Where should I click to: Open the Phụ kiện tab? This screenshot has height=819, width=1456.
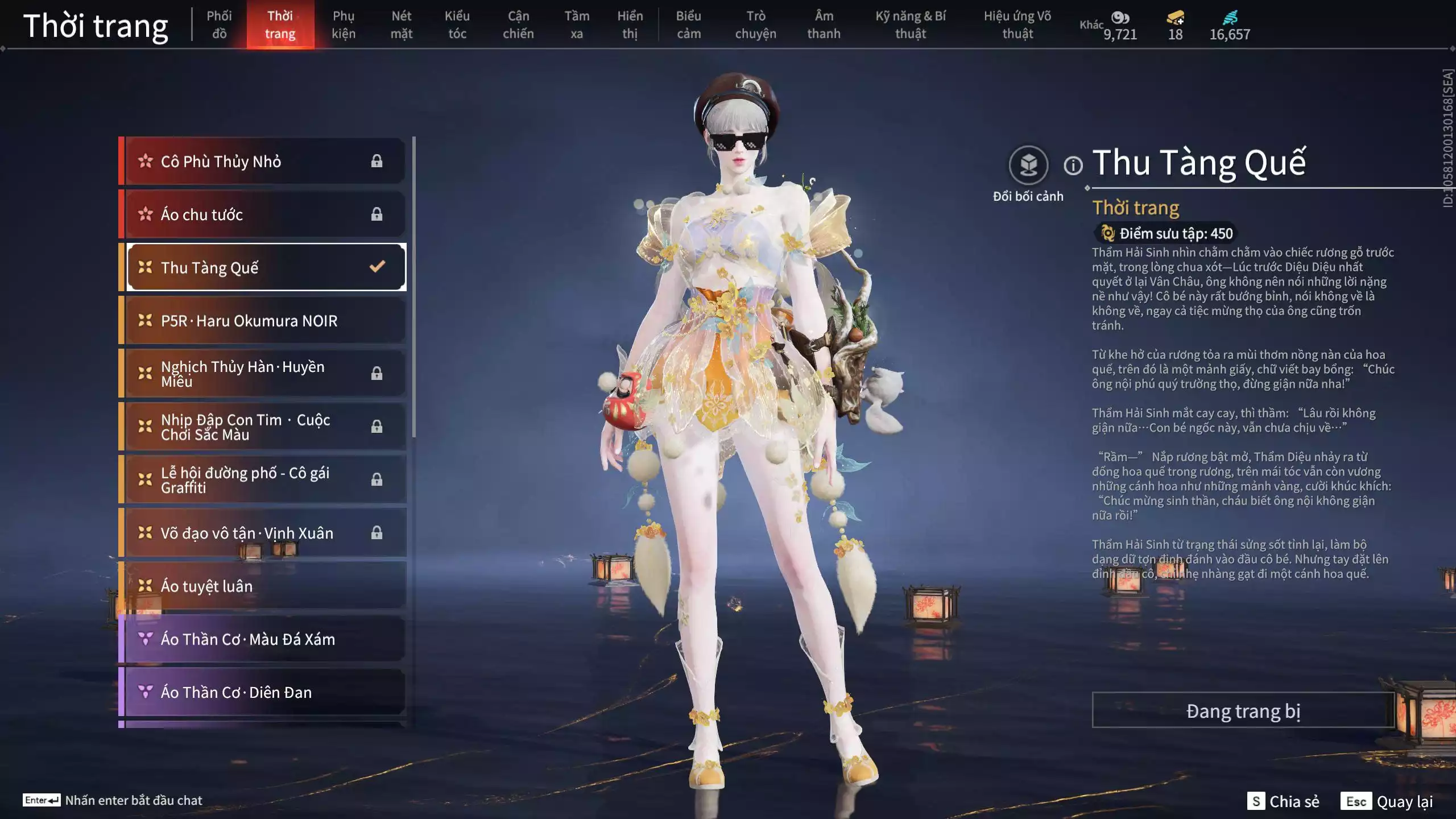click(344, 24)
